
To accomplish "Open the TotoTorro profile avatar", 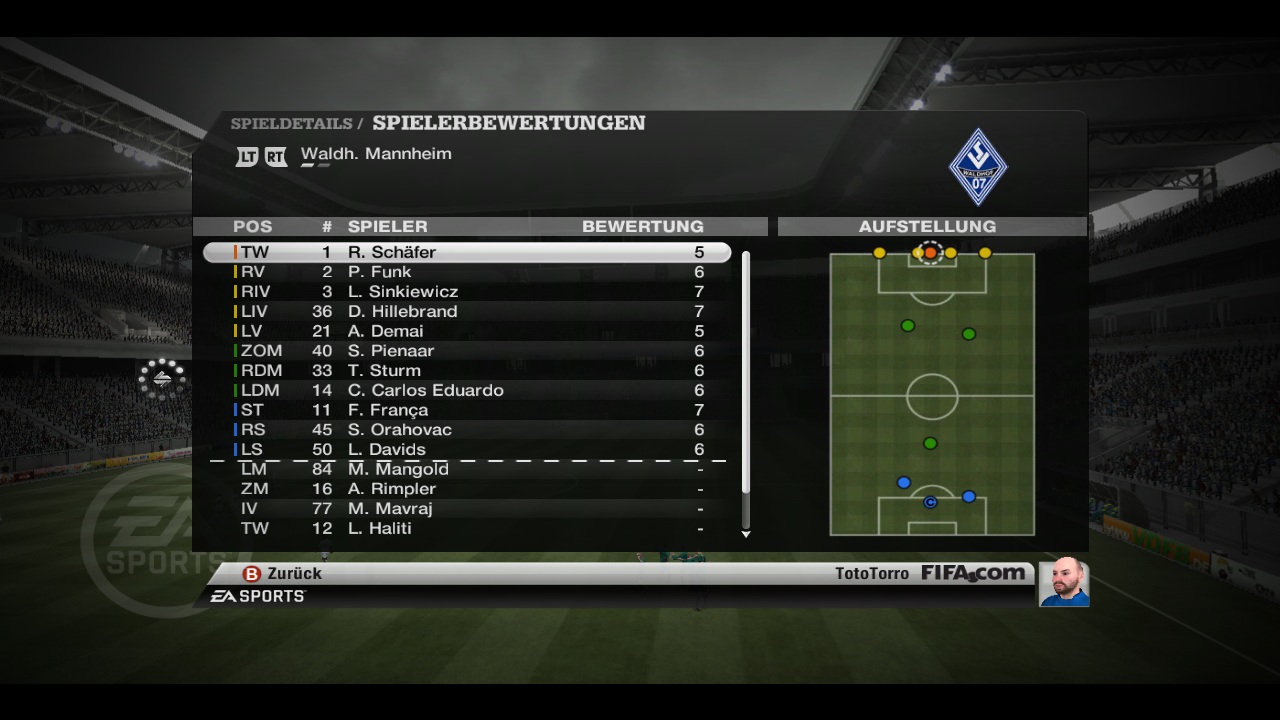I will tap(1064, 582).
